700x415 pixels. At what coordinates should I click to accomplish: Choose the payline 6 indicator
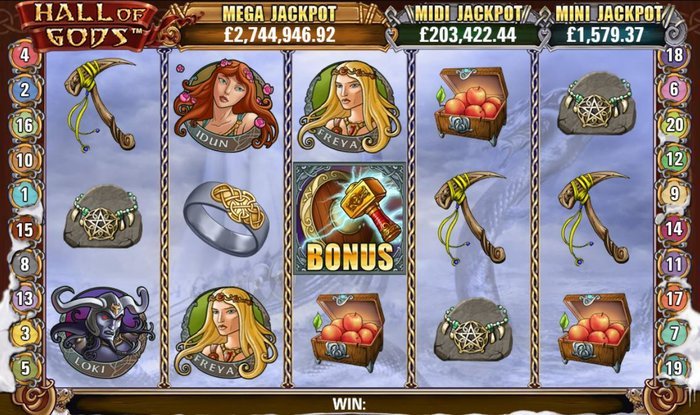click(x=675, y=90)
